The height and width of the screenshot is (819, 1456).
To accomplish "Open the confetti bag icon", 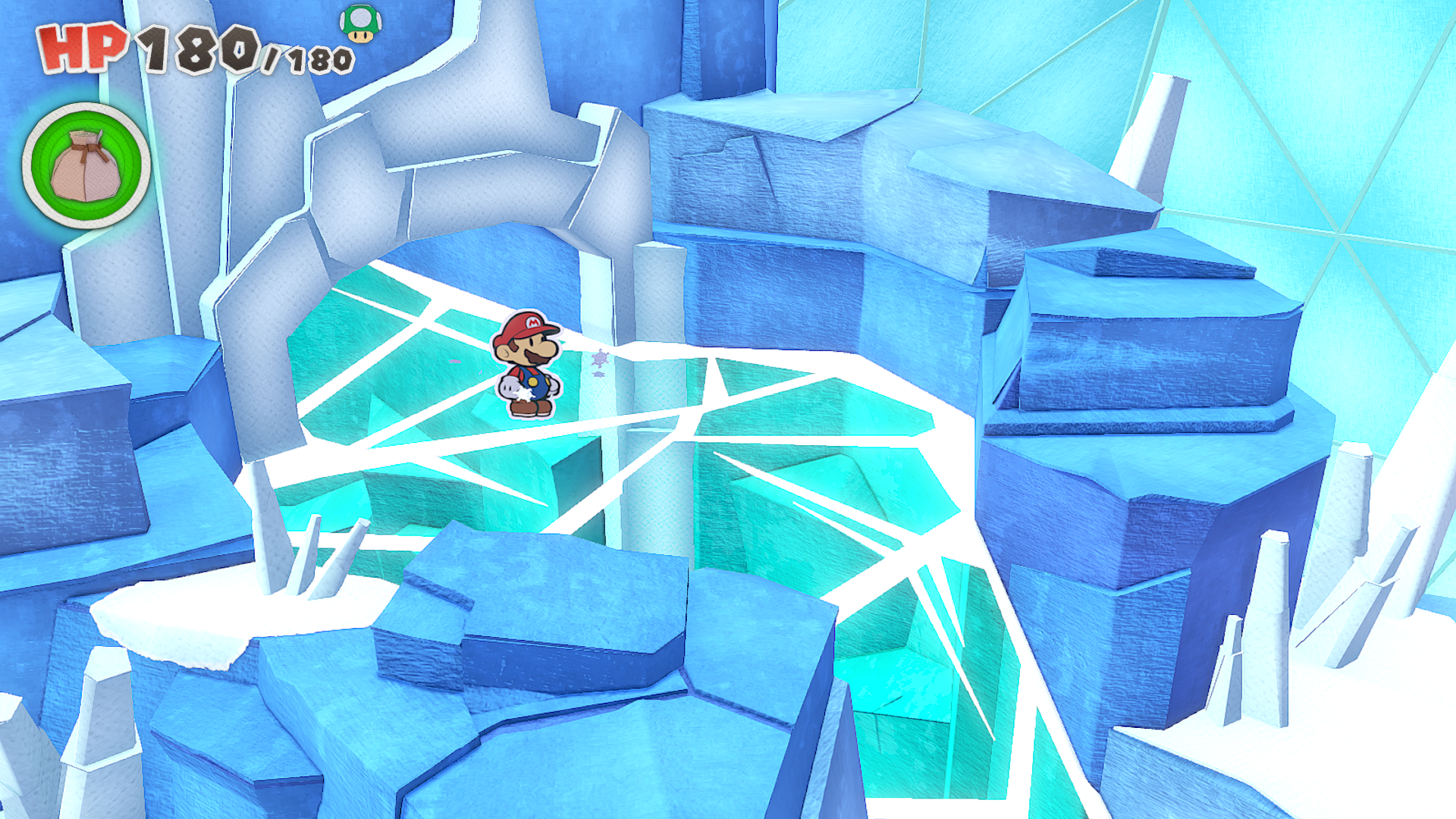I will (86, 165).
